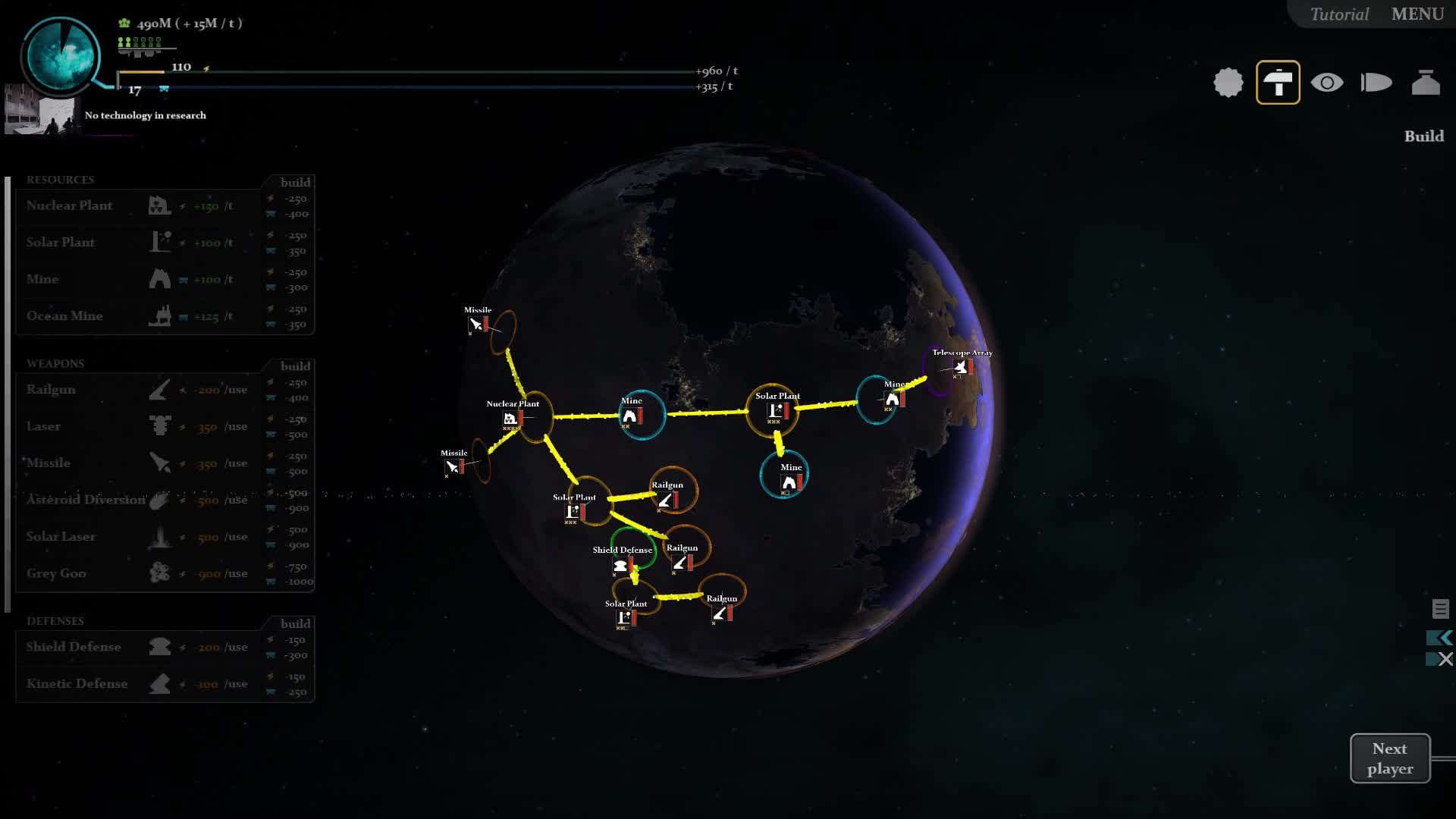Open the list icon above the chevron
This screenshot has width=1456, height=819.
point(1440,607)
